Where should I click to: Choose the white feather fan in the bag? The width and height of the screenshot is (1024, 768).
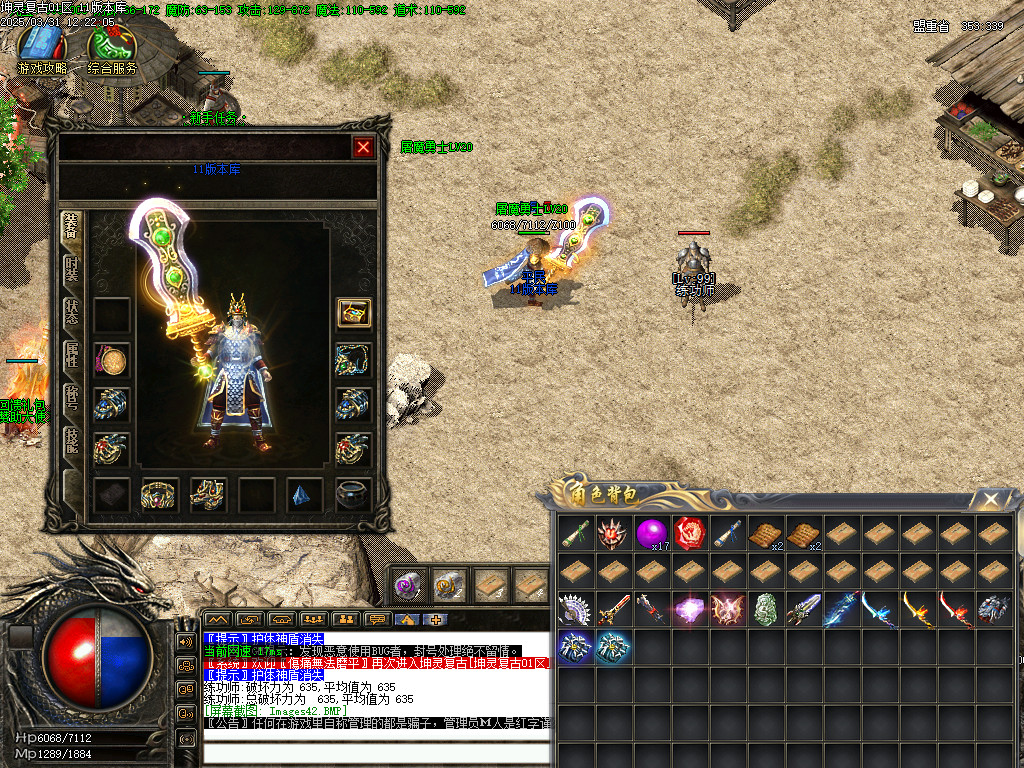point(576,609)
